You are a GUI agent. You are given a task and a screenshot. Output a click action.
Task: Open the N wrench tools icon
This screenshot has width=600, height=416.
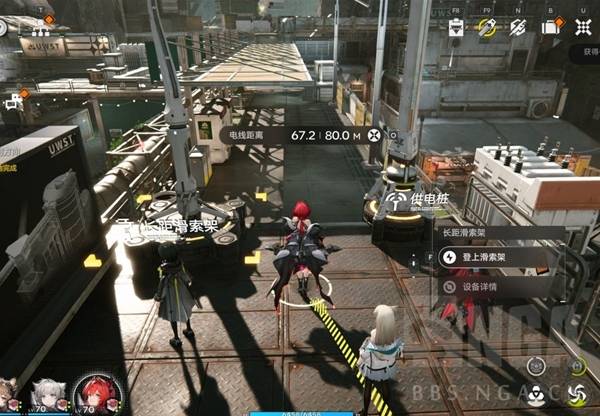coord(518,29)
